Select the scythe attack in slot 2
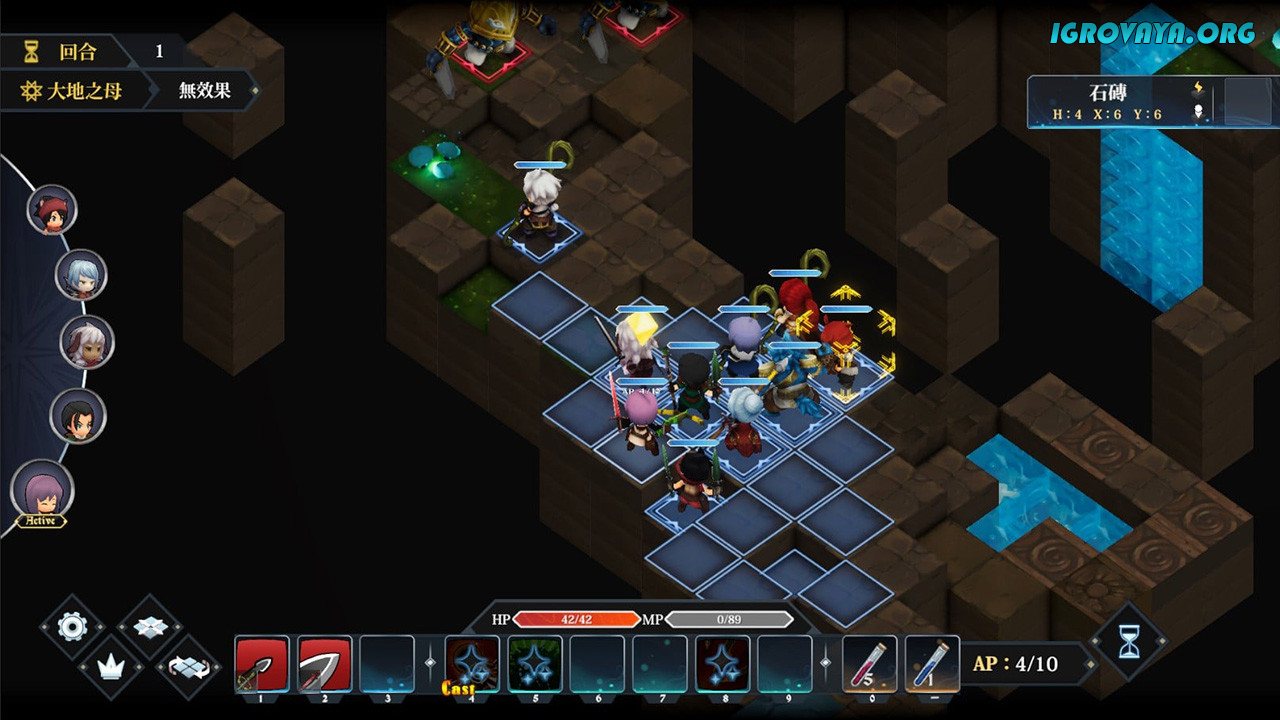 325,664
